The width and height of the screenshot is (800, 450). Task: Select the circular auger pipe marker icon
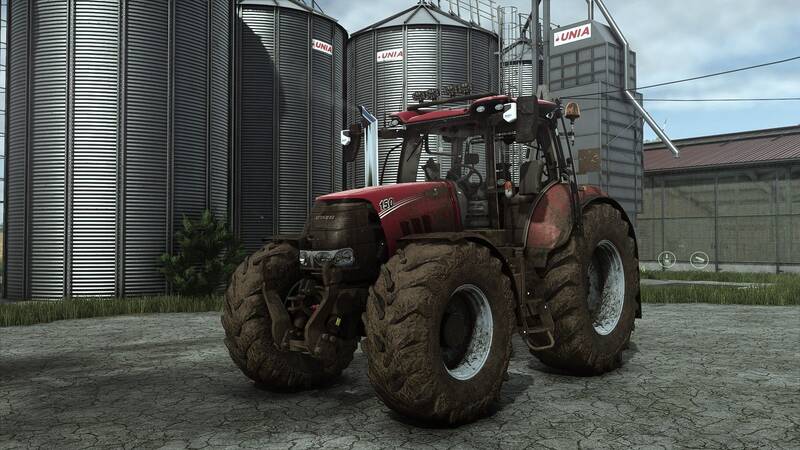point(701,262)
